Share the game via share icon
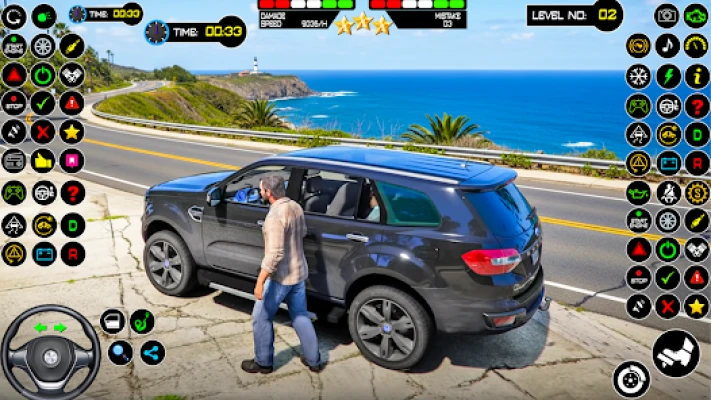Screen dimensions: 711x400 point(152,352)
